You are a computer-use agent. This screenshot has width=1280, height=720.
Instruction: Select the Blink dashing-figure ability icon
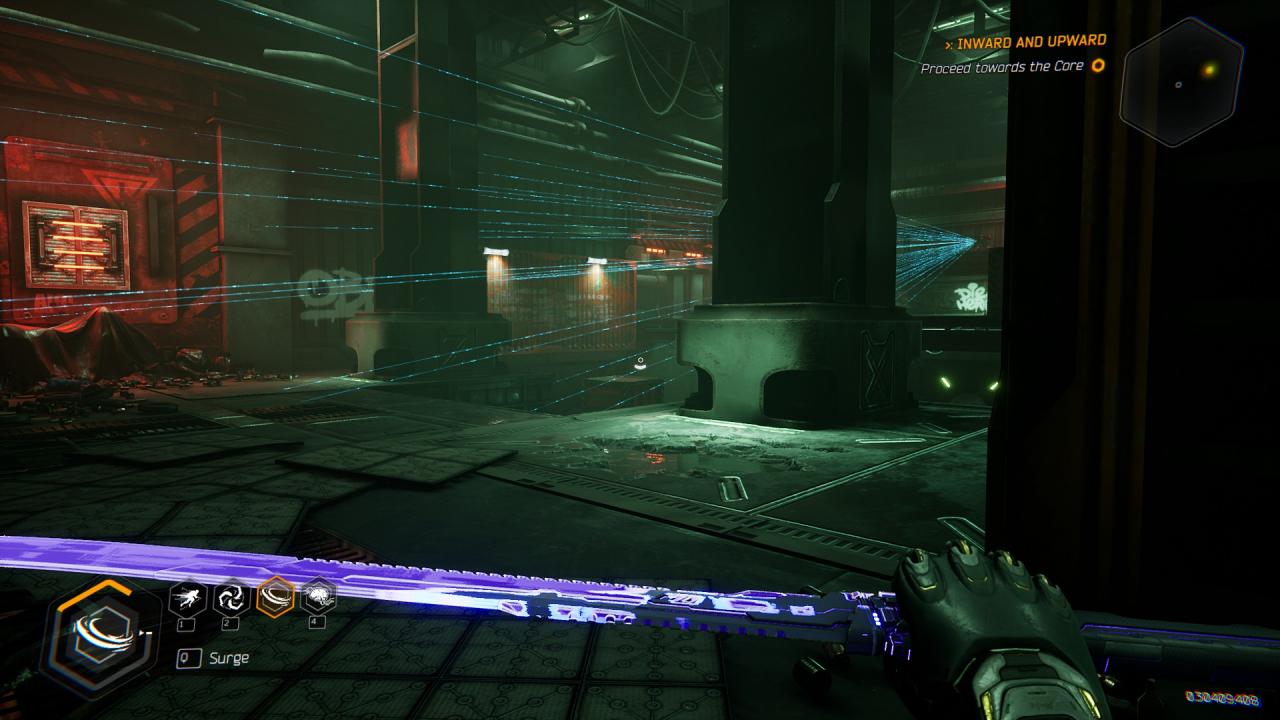187,598
